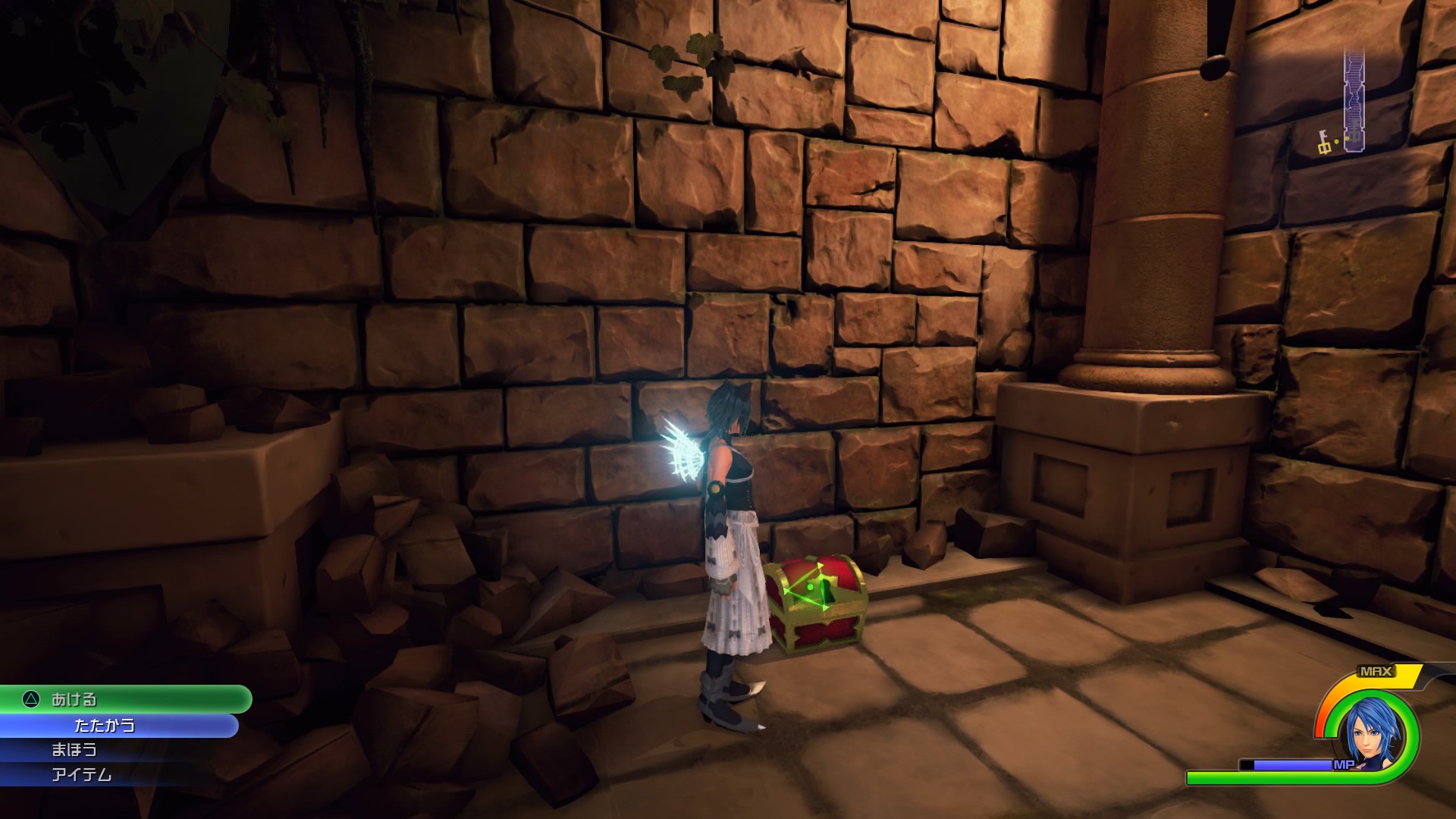Open the まほう magic submenu

[x=76, y=749]
